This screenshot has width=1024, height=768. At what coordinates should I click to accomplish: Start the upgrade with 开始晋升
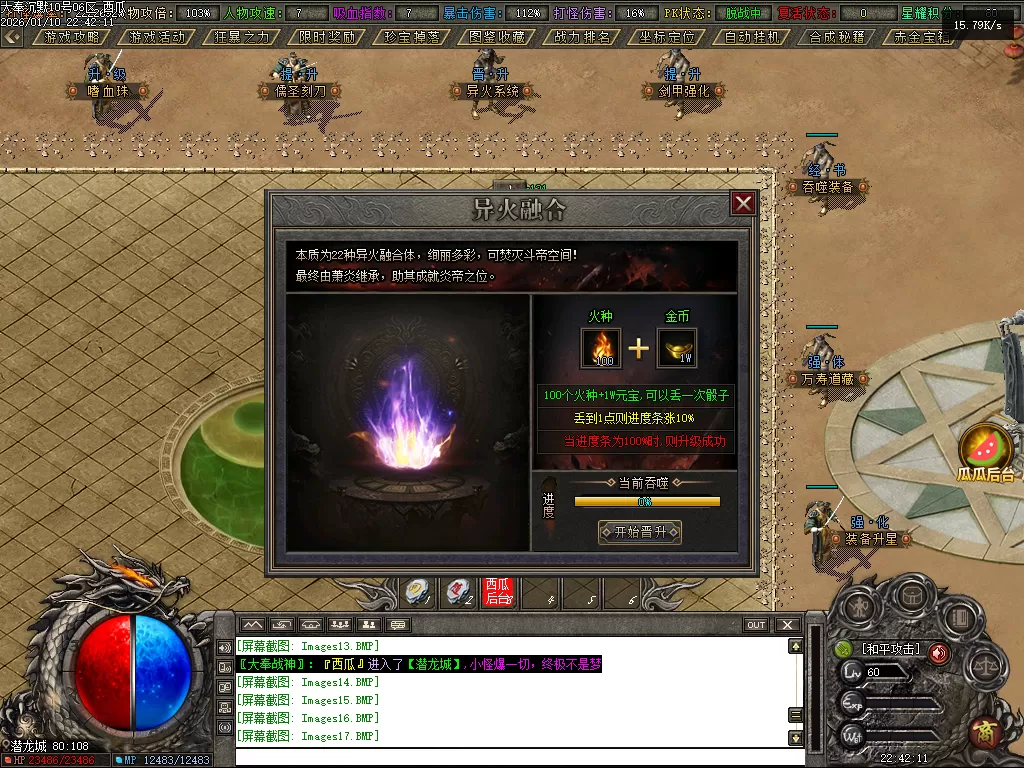(640, 532)
